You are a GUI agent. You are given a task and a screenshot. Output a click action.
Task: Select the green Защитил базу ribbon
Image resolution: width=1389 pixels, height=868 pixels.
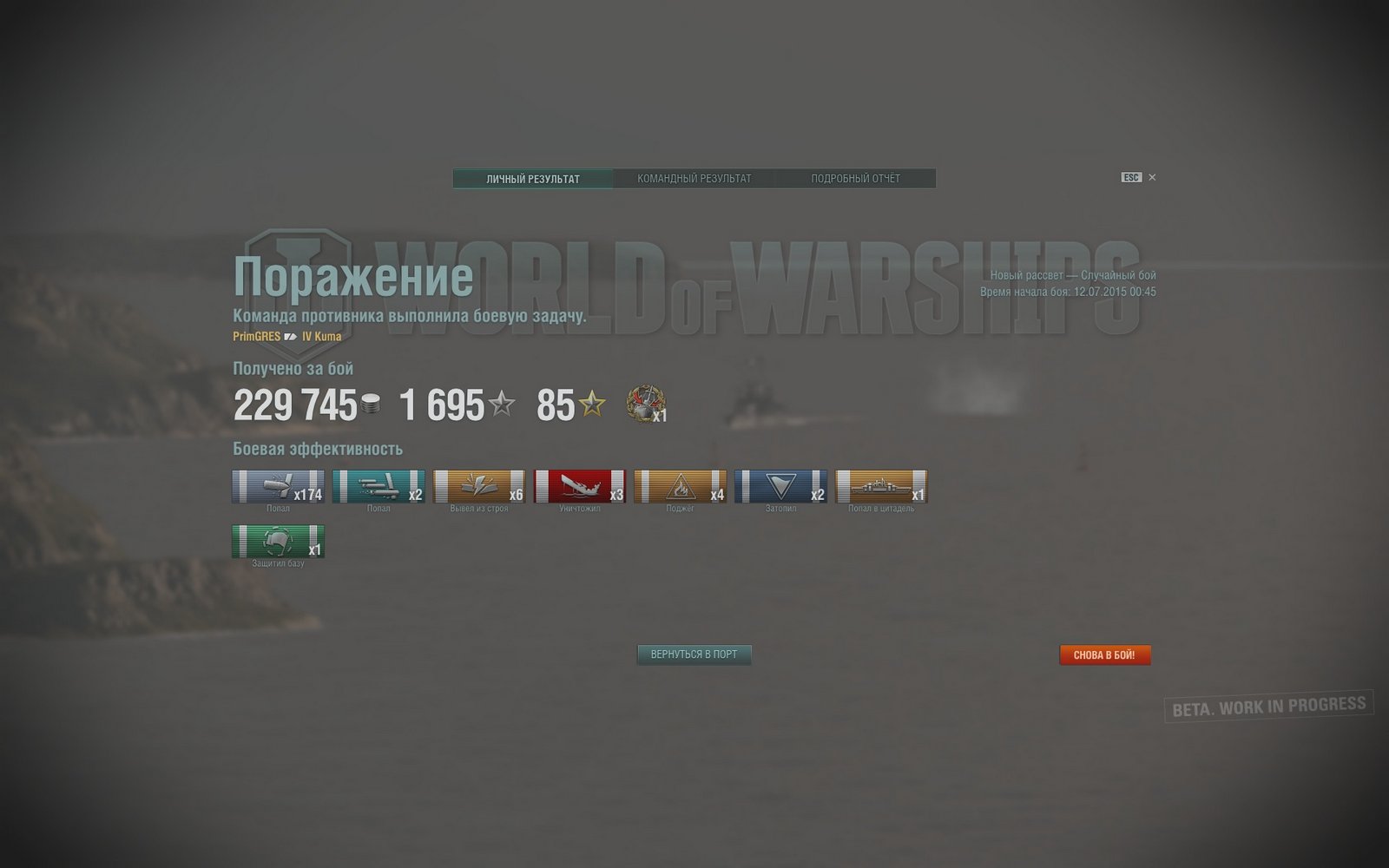click(279, 542)
